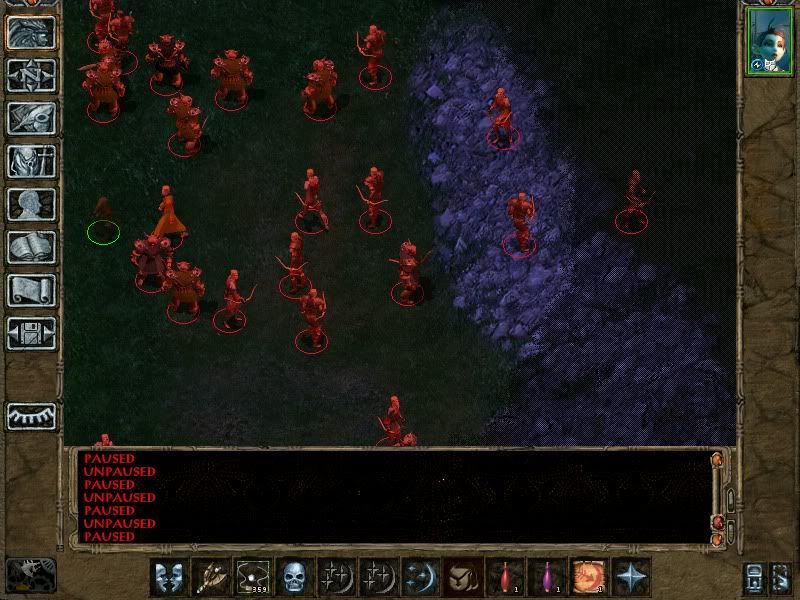800x600 pixels.
Task: Open special abilities four-pointed star button
Action: click(631, 577)
